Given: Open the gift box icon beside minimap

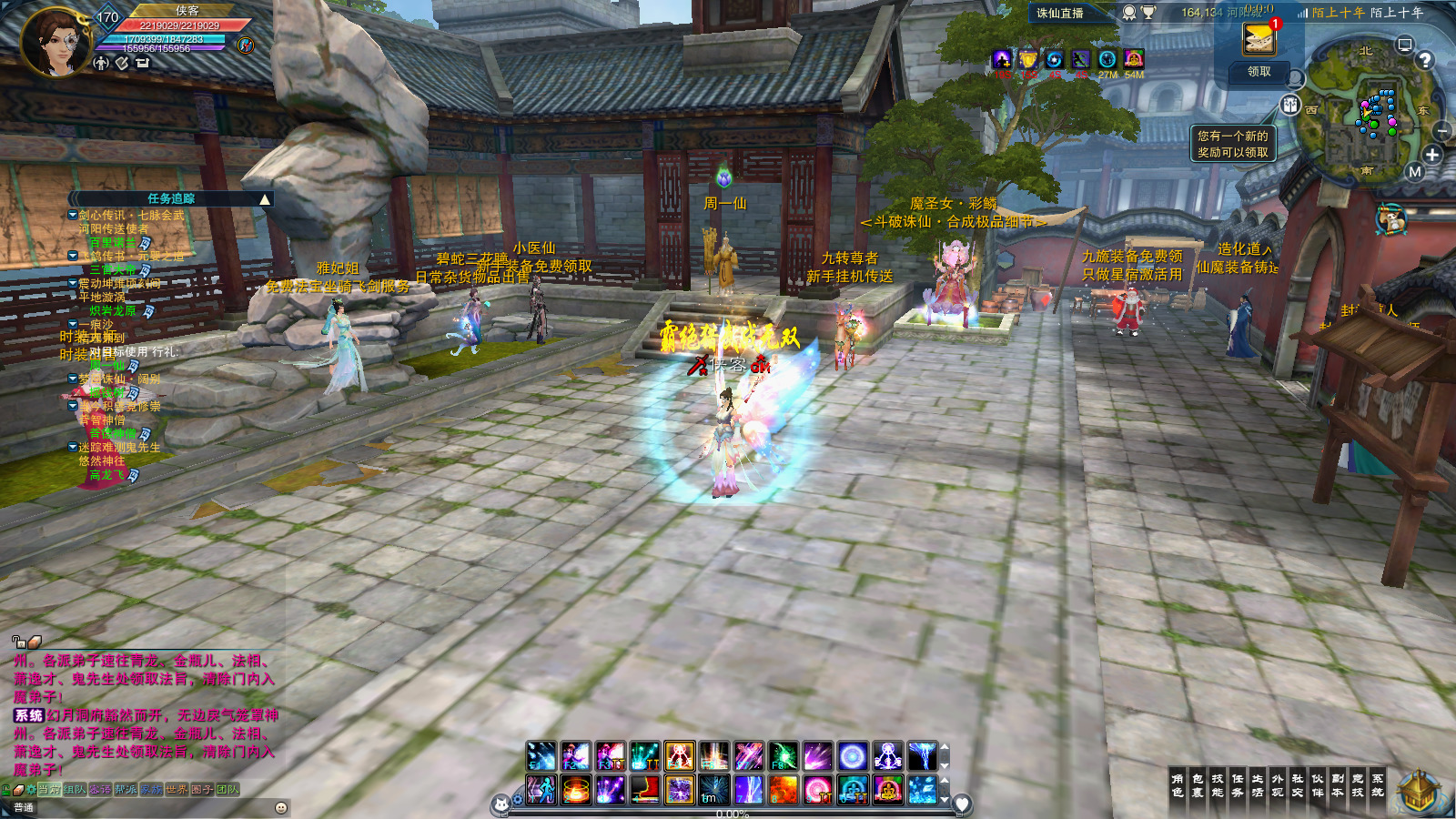Looking at the screenshot, I should [1290, 105].
